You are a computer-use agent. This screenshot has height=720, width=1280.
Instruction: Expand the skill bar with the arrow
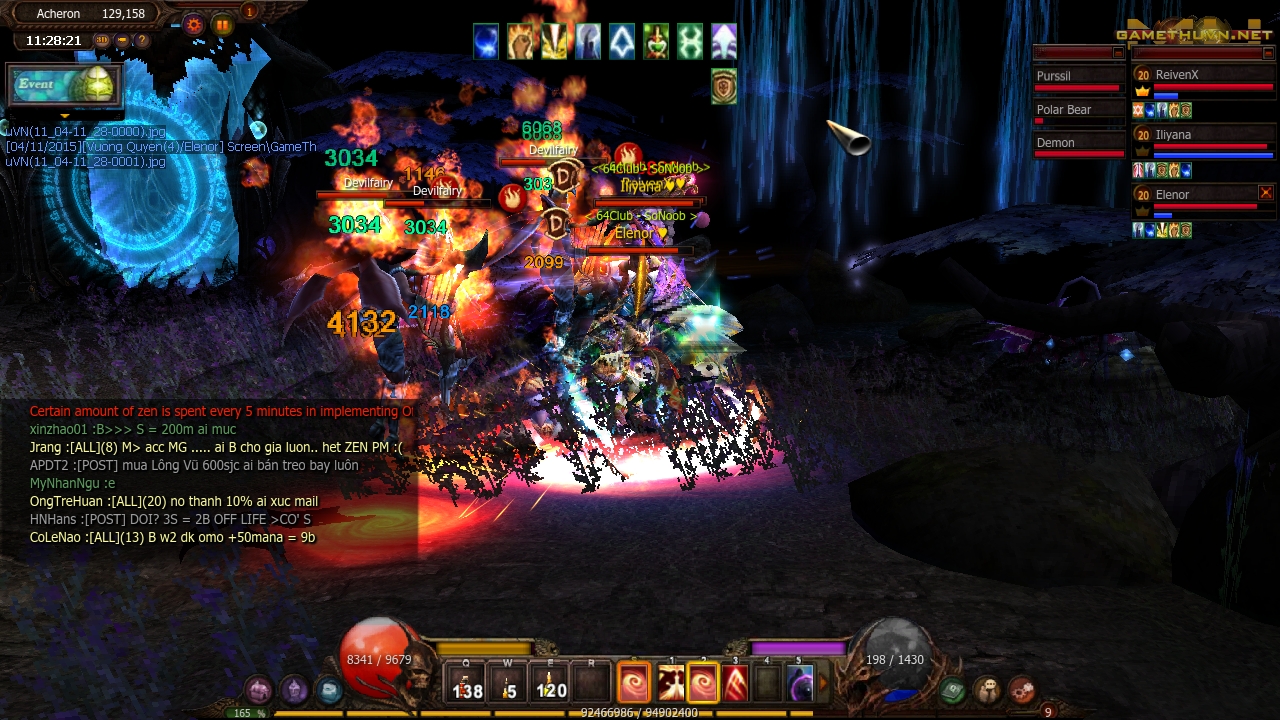click(824, 684)
